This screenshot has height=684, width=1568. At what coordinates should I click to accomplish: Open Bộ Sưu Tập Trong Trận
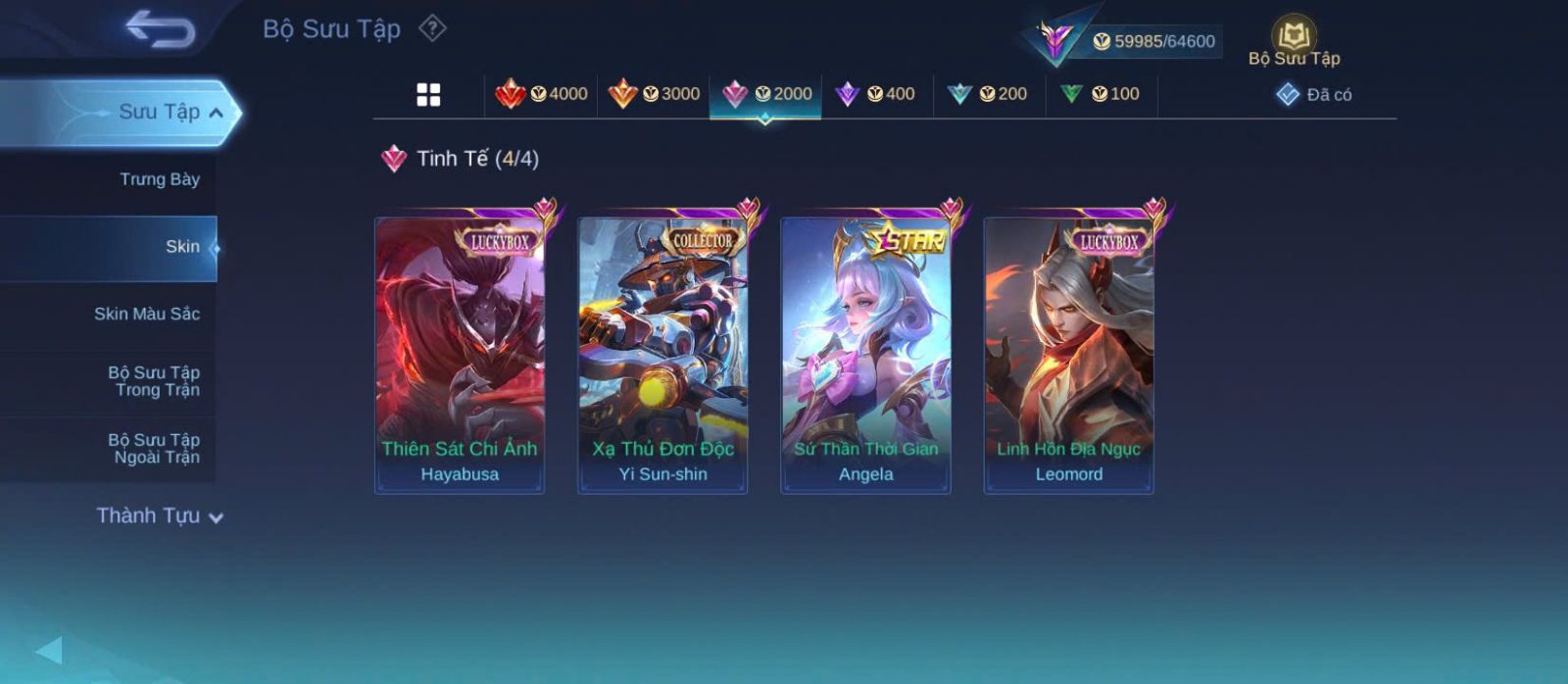coord(154,381)
